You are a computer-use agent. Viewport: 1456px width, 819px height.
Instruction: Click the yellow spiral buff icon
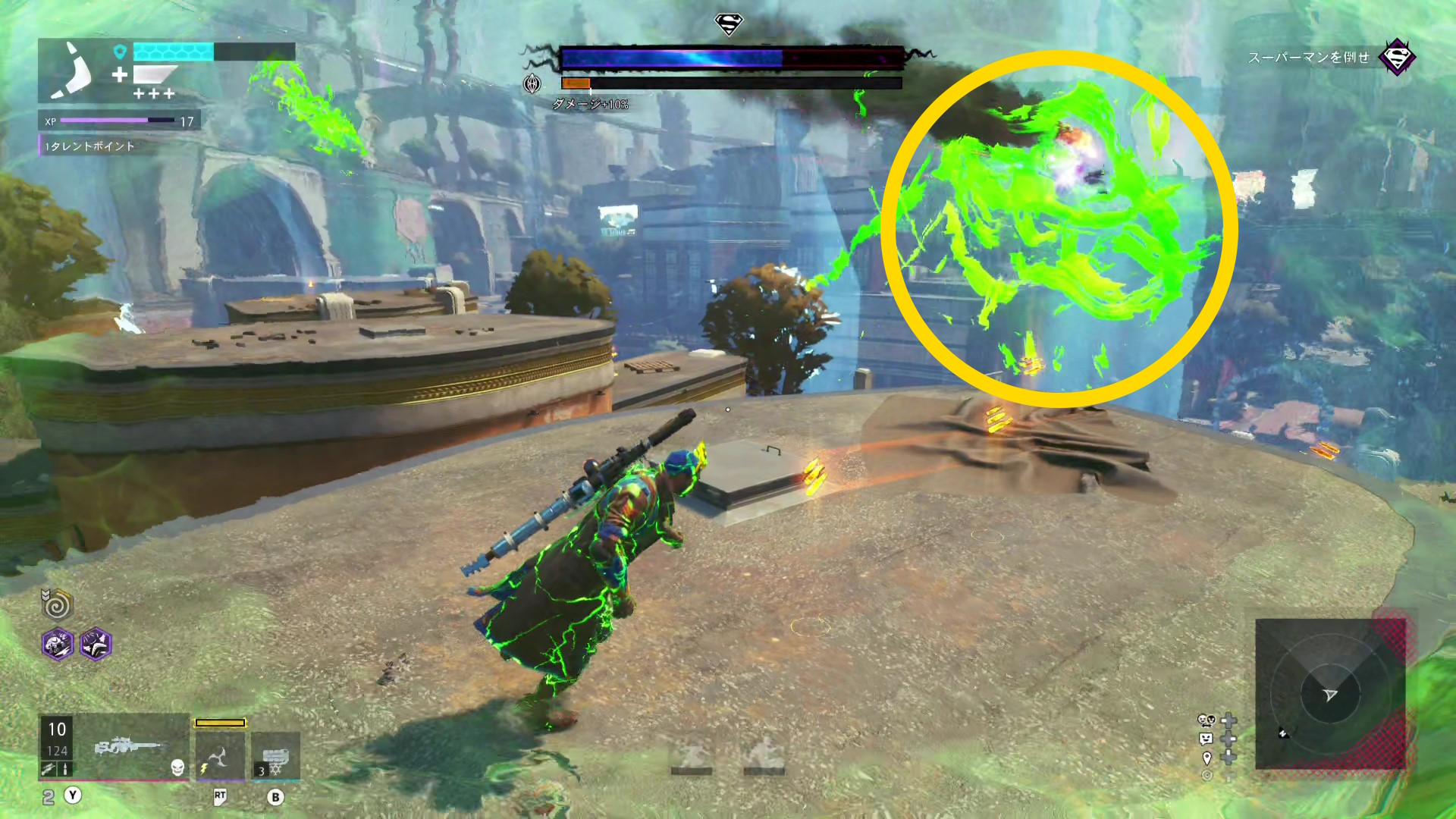pyautogui.click(x=58, y=604)
